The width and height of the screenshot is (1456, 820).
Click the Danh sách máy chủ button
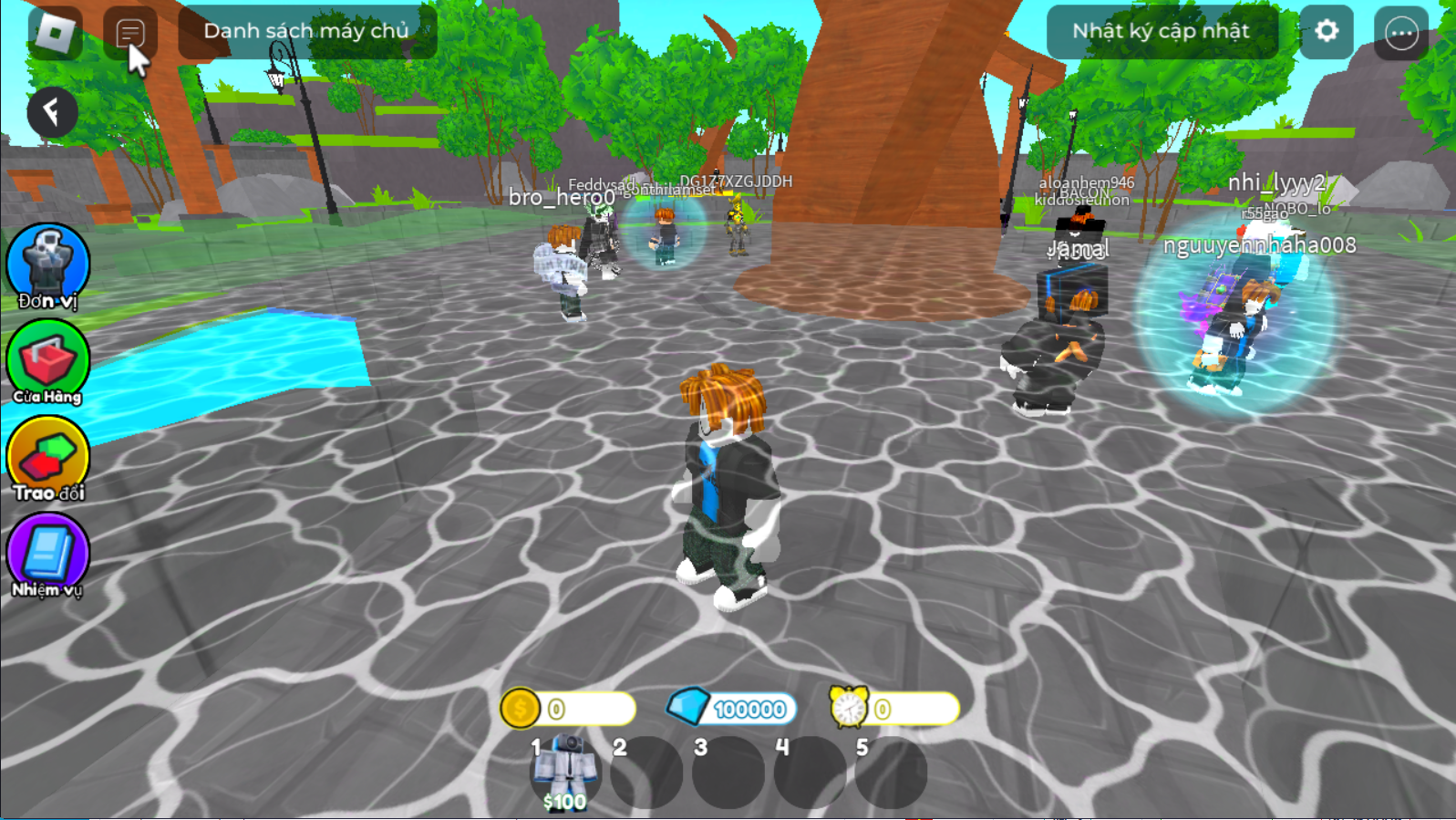(x=307, y=30)
